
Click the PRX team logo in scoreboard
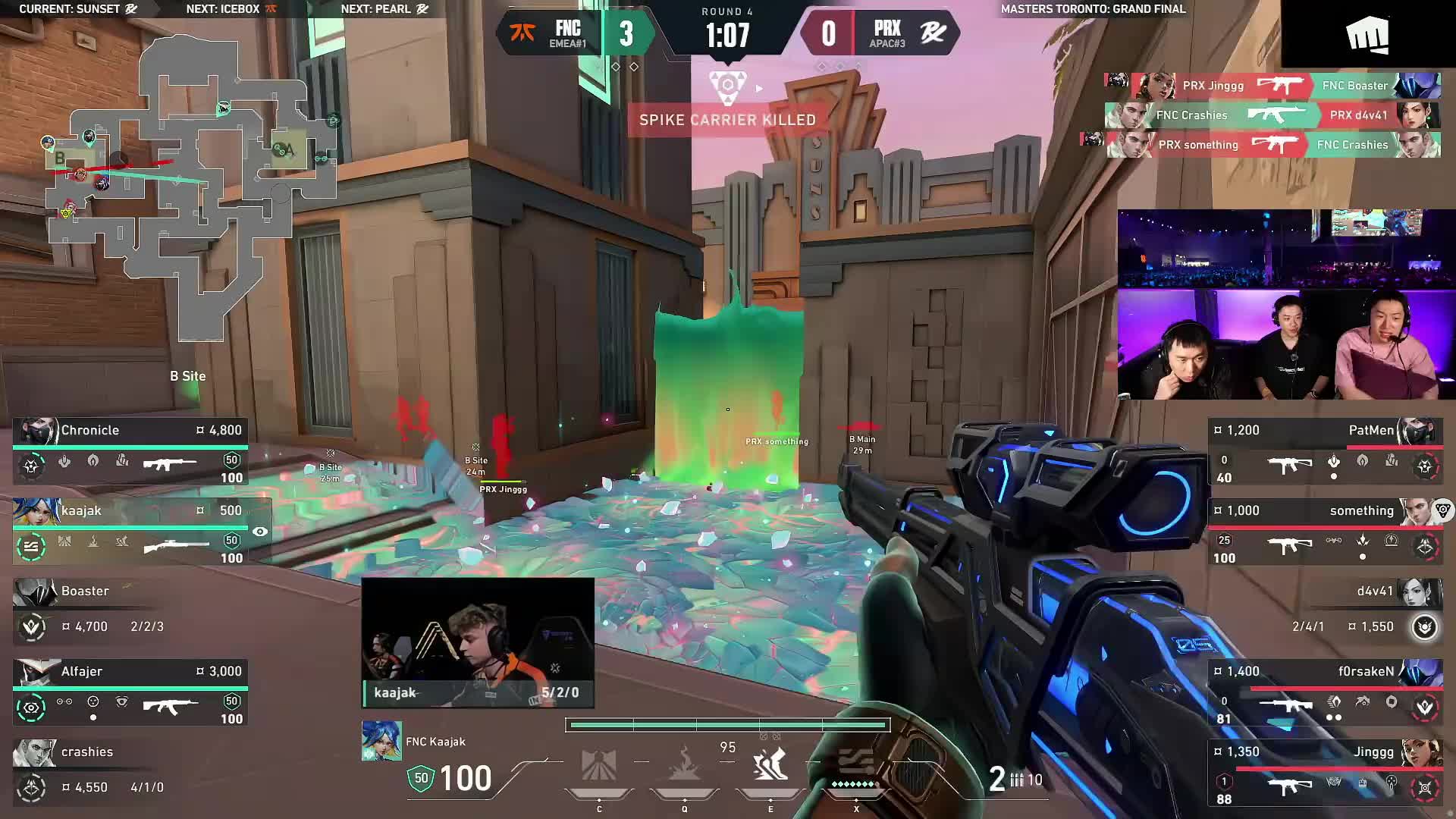point(933,33)
